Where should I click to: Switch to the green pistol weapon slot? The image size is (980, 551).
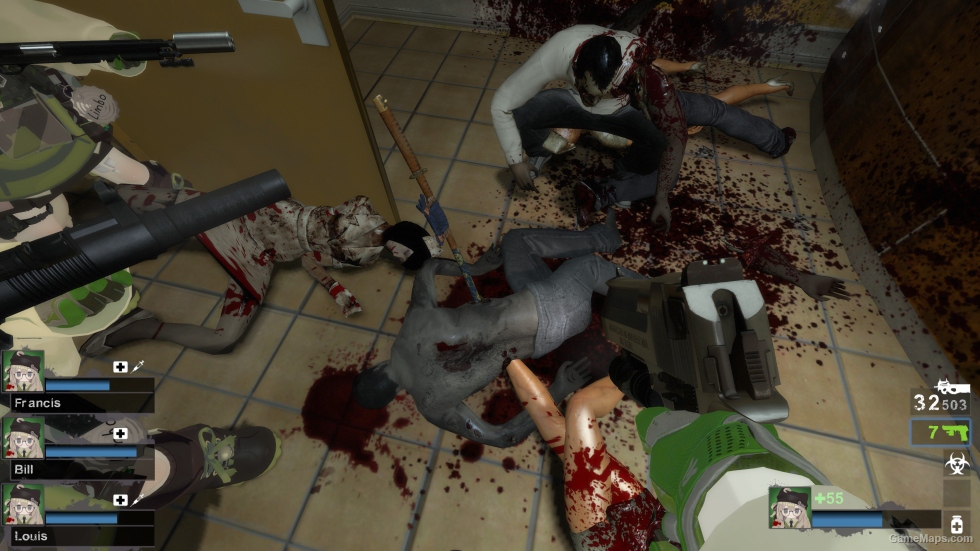pyautogui.click(x=941, y=432)
